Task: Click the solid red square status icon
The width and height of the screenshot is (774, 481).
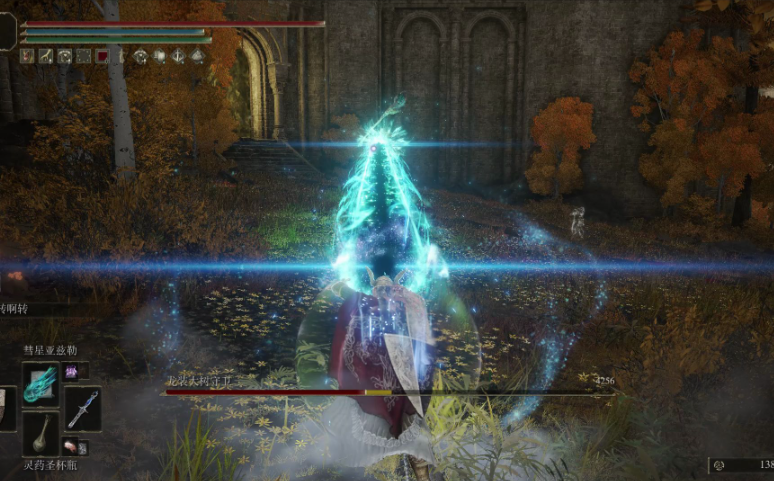Action: [x=101, y=56]
